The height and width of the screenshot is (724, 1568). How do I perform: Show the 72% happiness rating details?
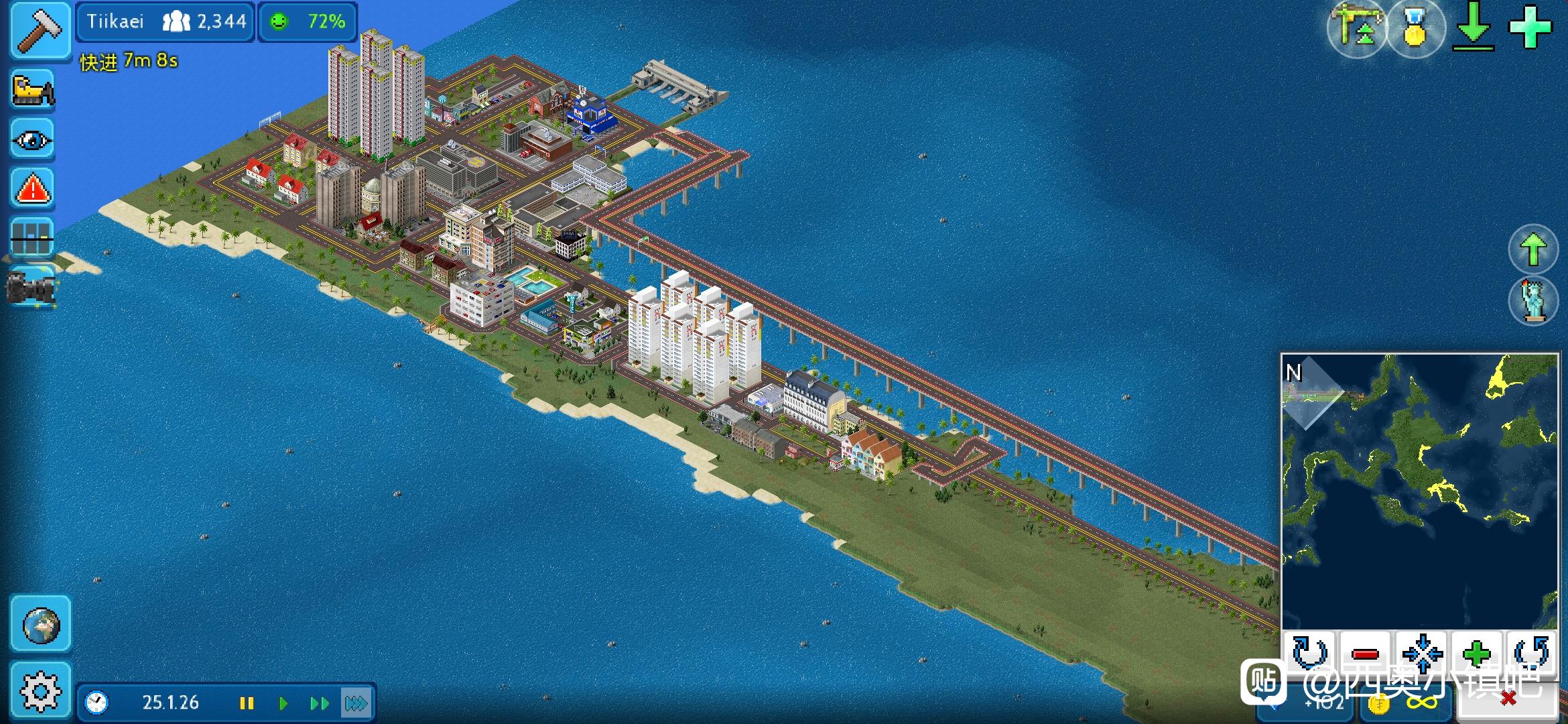308,22
